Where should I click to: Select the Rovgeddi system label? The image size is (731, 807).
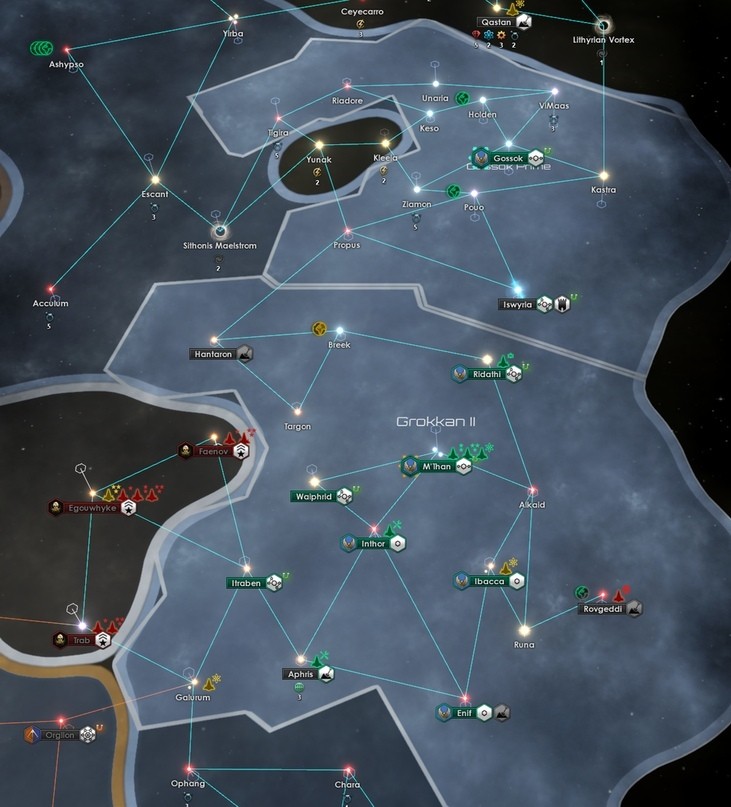(603, 608)
